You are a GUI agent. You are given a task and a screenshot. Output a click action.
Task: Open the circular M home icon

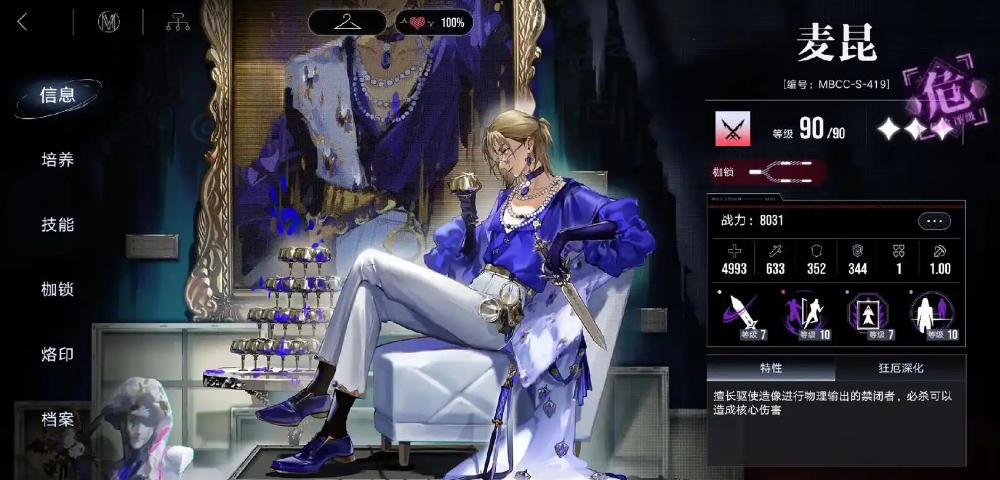pos(109,22)
